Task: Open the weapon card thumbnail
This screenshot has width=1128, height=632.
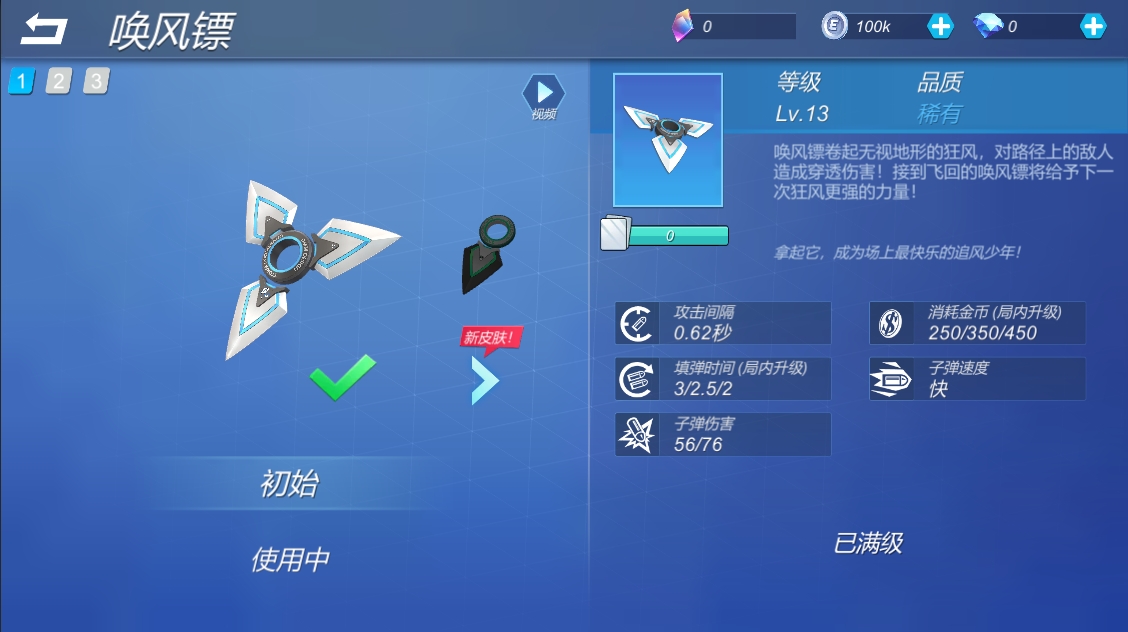Action: (x=667, y=139)
